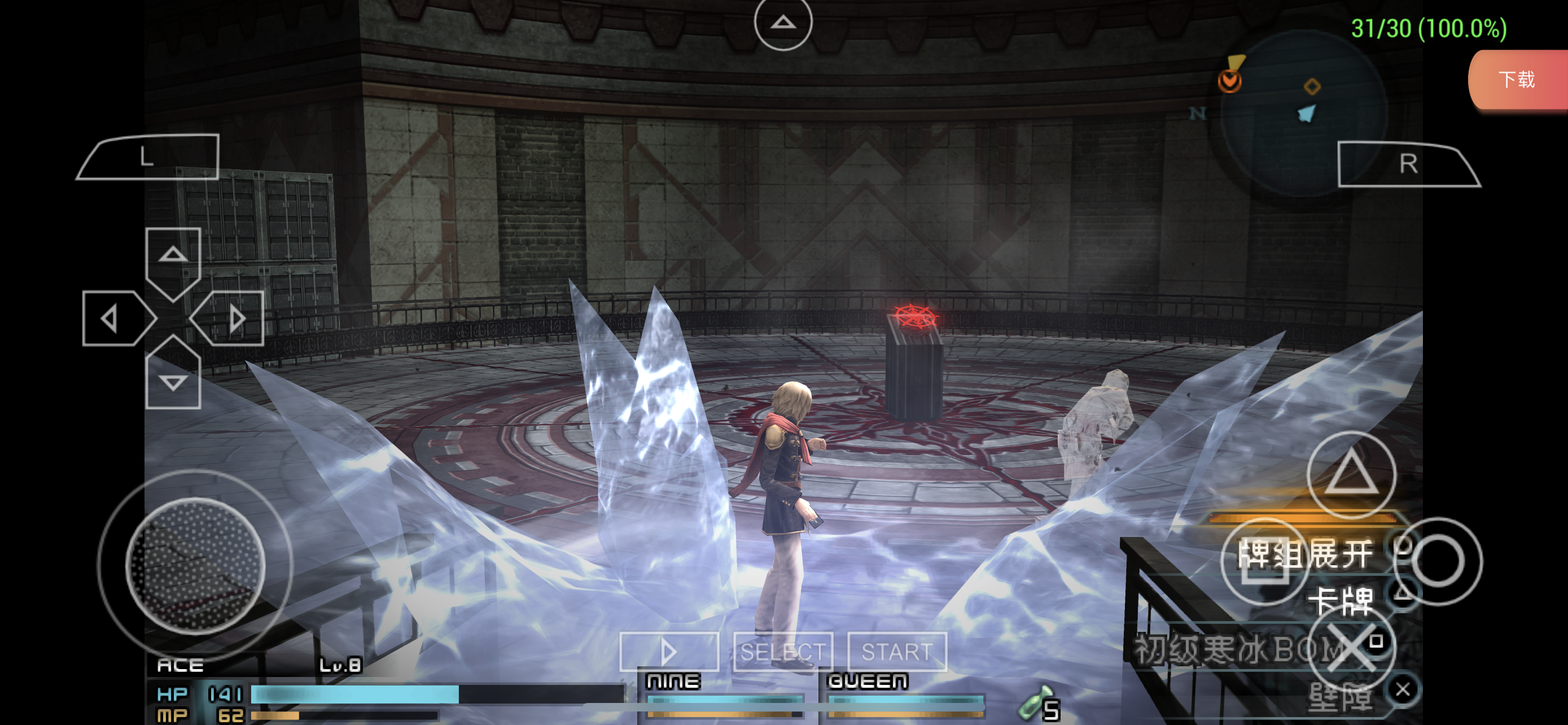Tap the R shoulder touch button
The width and height of the screenshot is (1568, 725).
click(1407, 164)
